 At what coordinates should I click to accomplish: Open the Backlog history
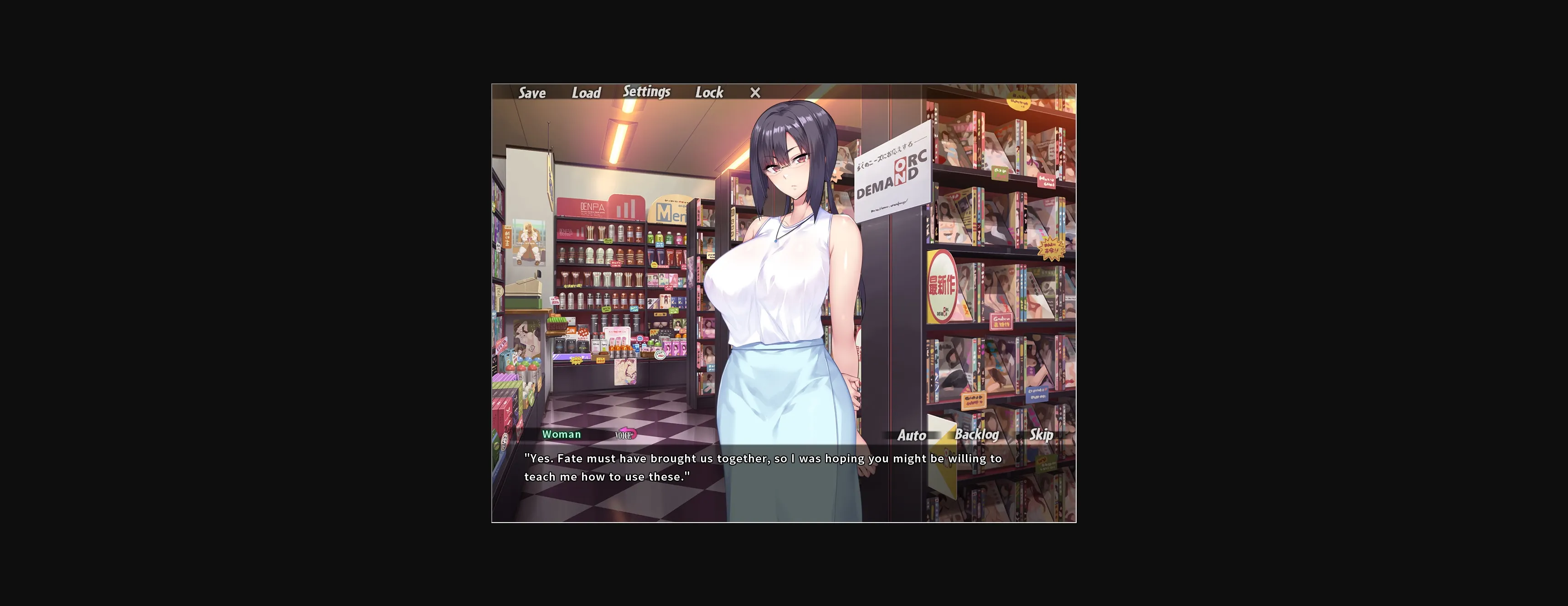tap(977, 435)
